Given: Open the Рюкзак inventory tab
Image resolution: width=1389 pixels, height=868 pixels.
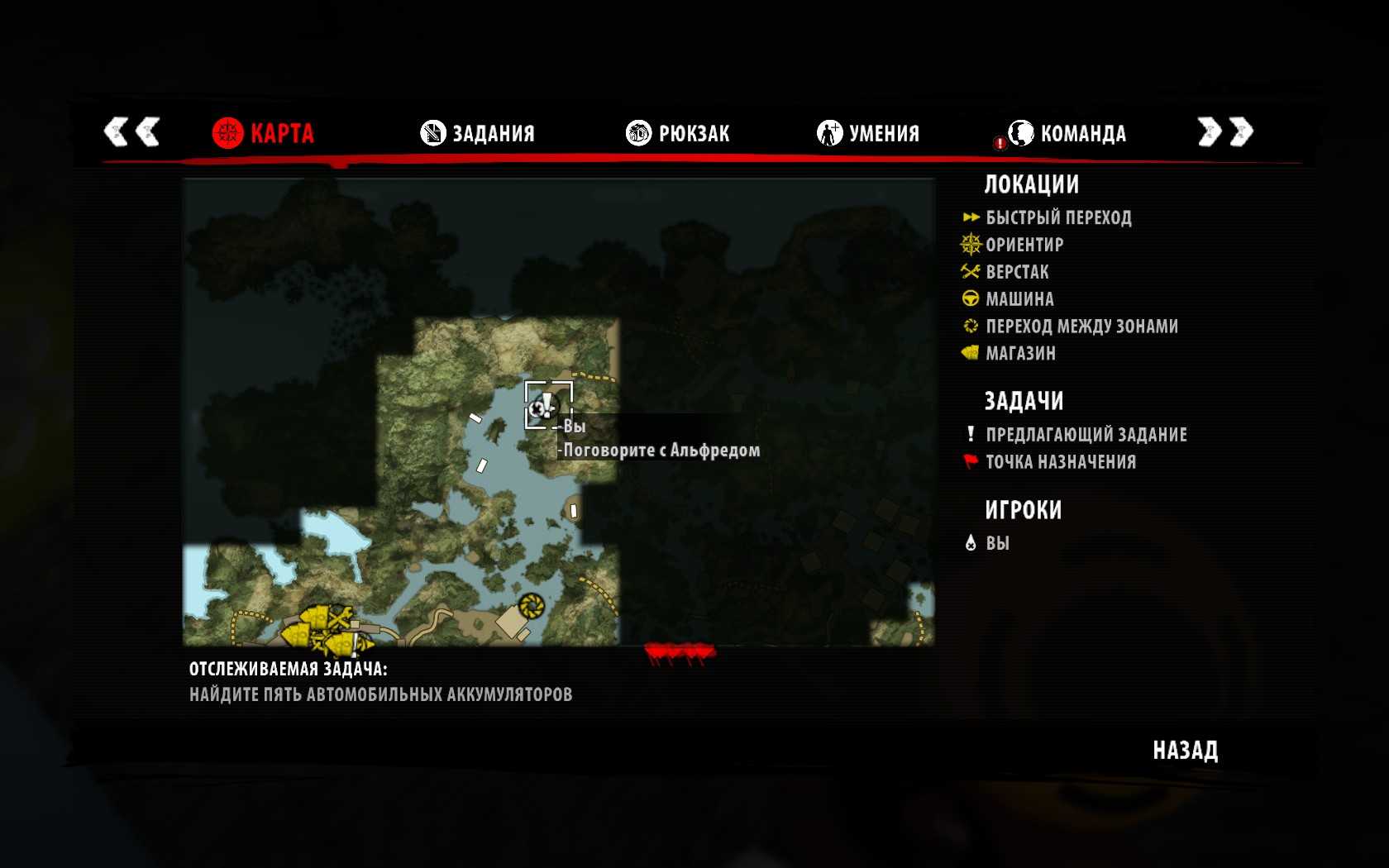Looking at the screenshot, I should [678, 133].
